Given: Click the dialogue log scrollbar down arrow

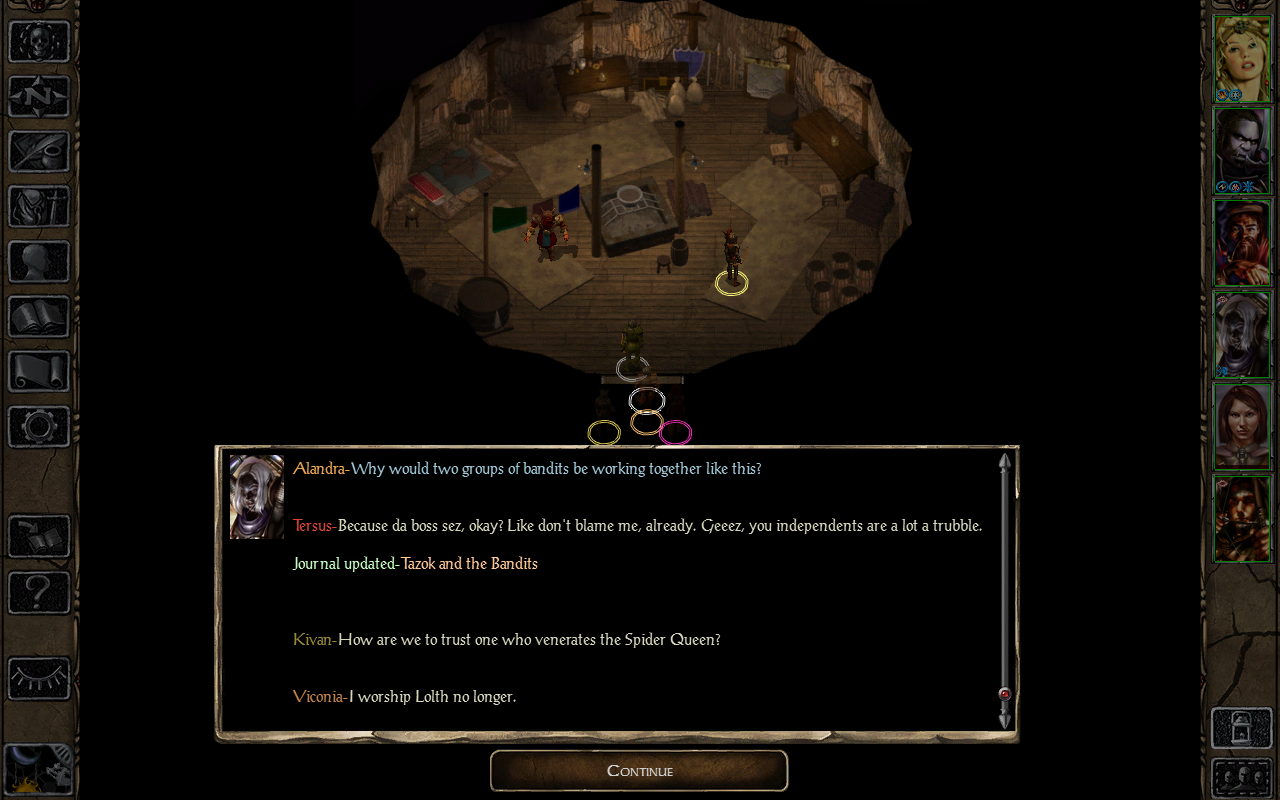Looking at the screenshot, I should pos(1005,720).
